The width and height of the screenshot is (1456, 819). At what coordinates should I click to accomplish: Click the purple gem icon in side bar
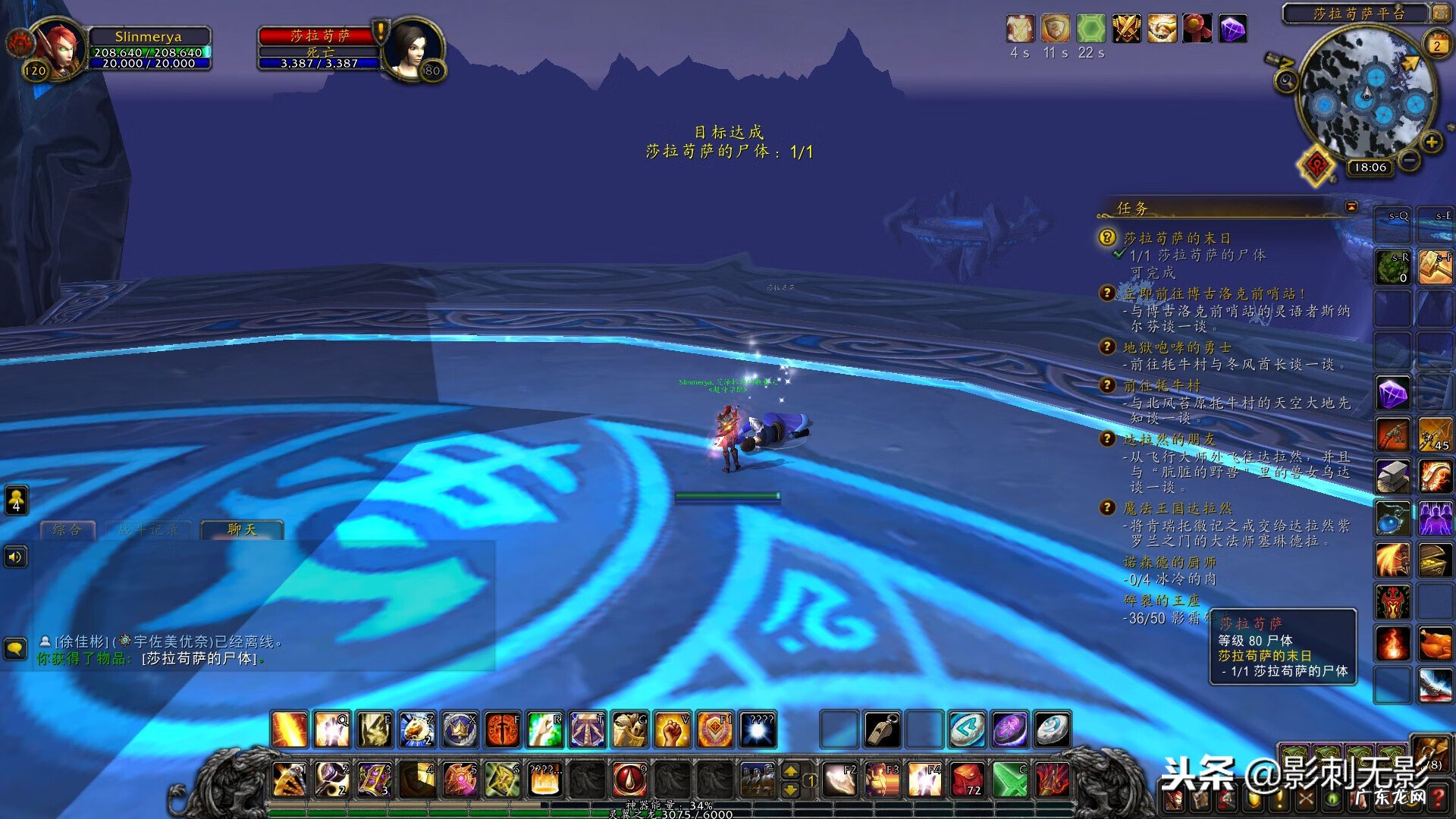1393,394
